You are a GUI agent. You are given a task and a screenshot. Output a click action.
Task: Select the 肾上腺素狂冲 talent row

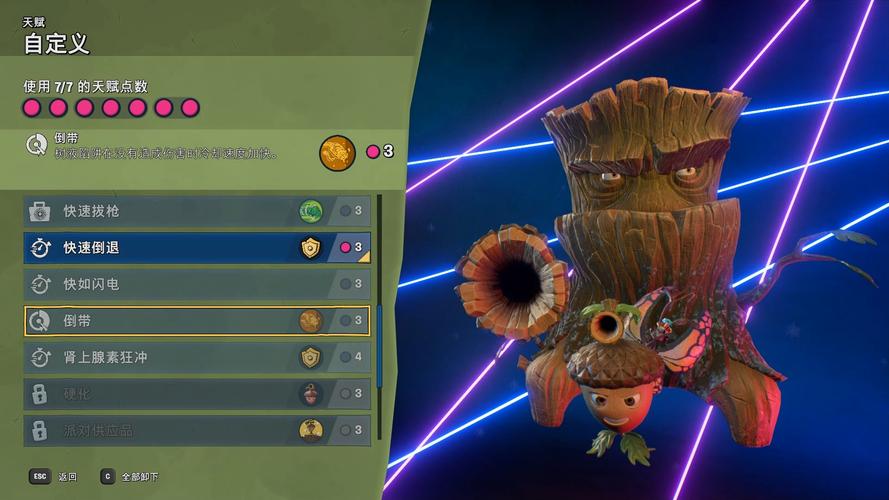coord(196,357)
